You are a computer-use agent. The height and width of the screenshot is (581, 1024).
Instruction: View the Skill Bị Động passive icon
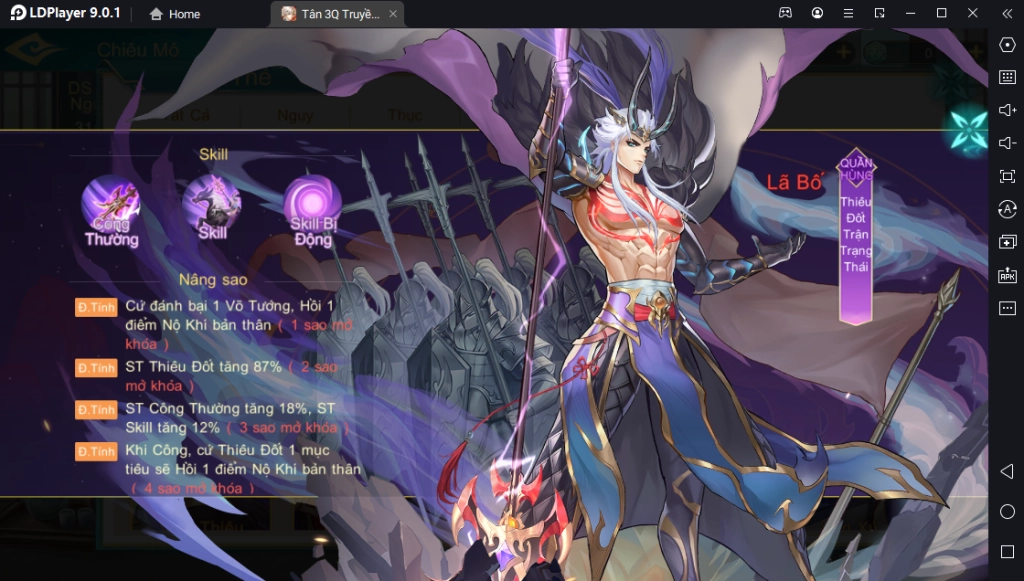pos(312,206)
